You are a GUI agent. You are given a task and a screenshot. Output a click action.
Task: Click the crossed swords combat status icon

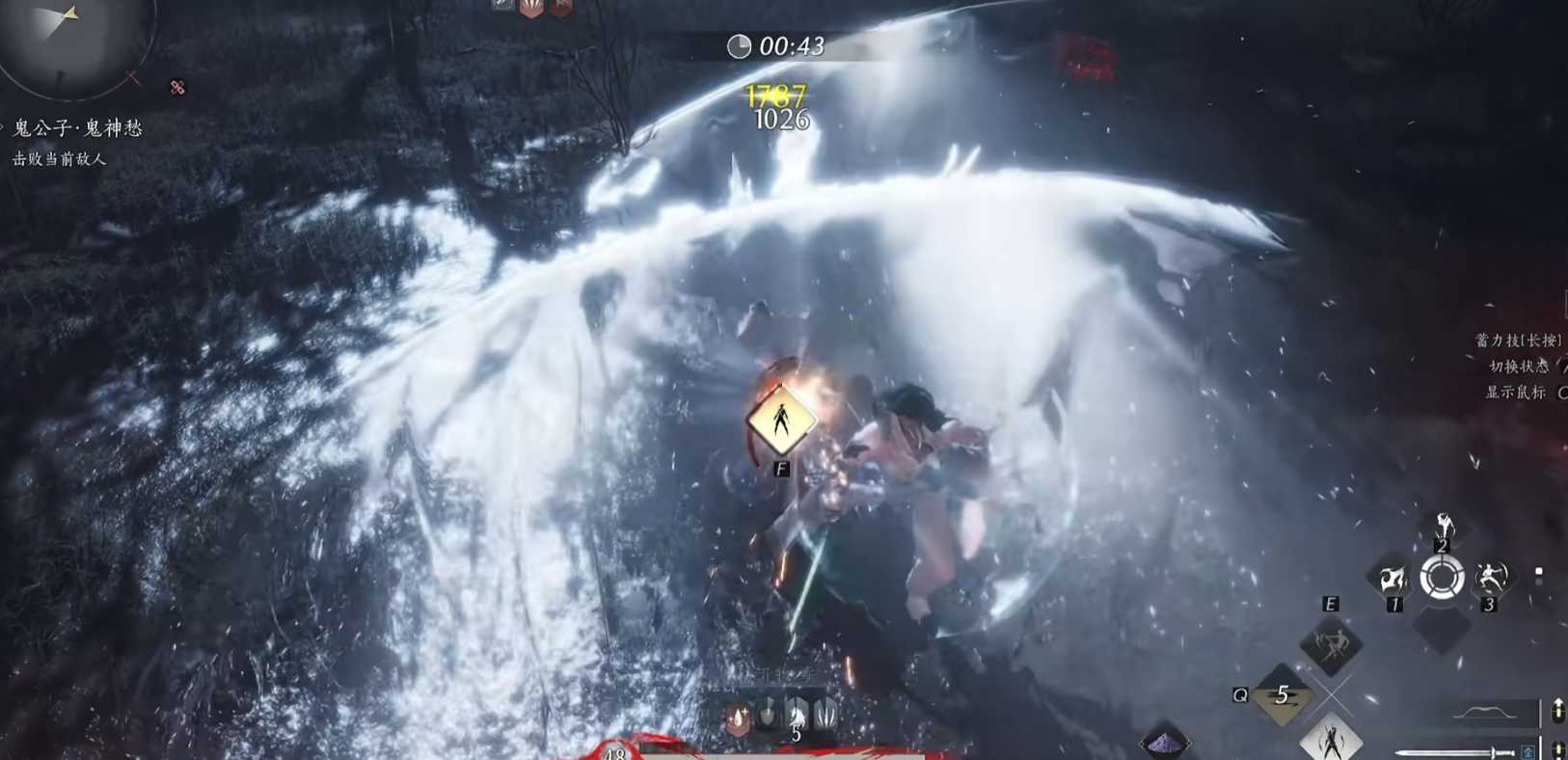[x=177, y=88]
